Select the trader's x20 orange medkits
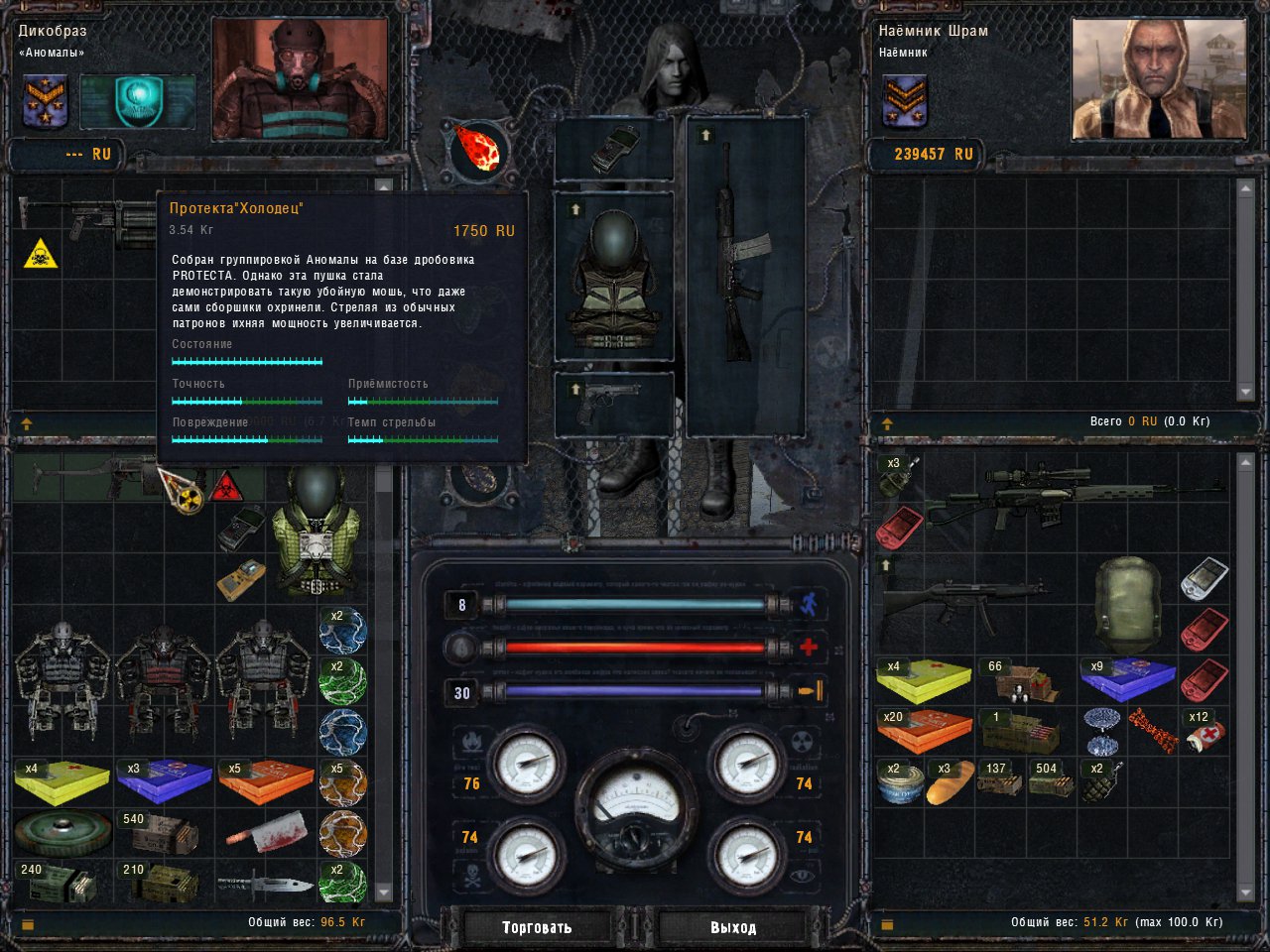The image size is (1270, 952). tap(925, 732)
